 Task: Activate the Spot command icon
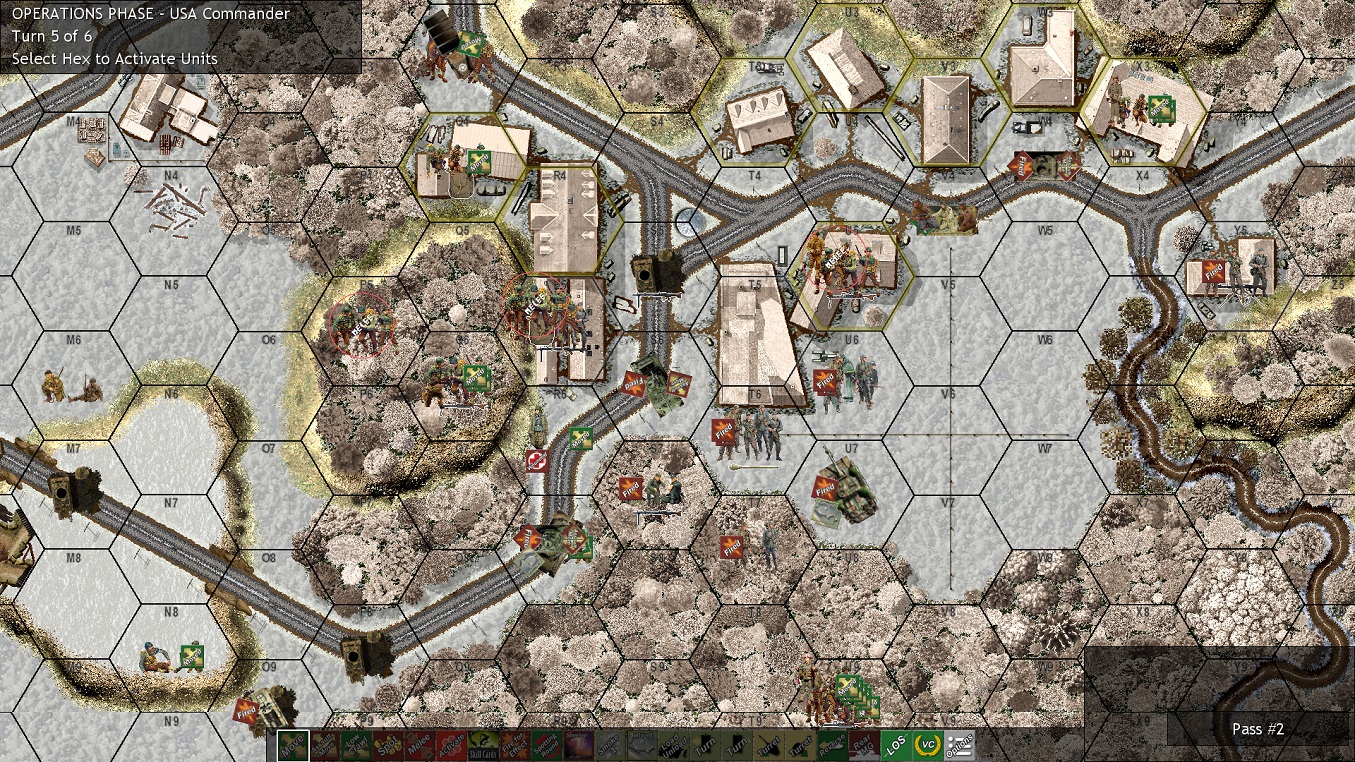click(x=388, y=748)
